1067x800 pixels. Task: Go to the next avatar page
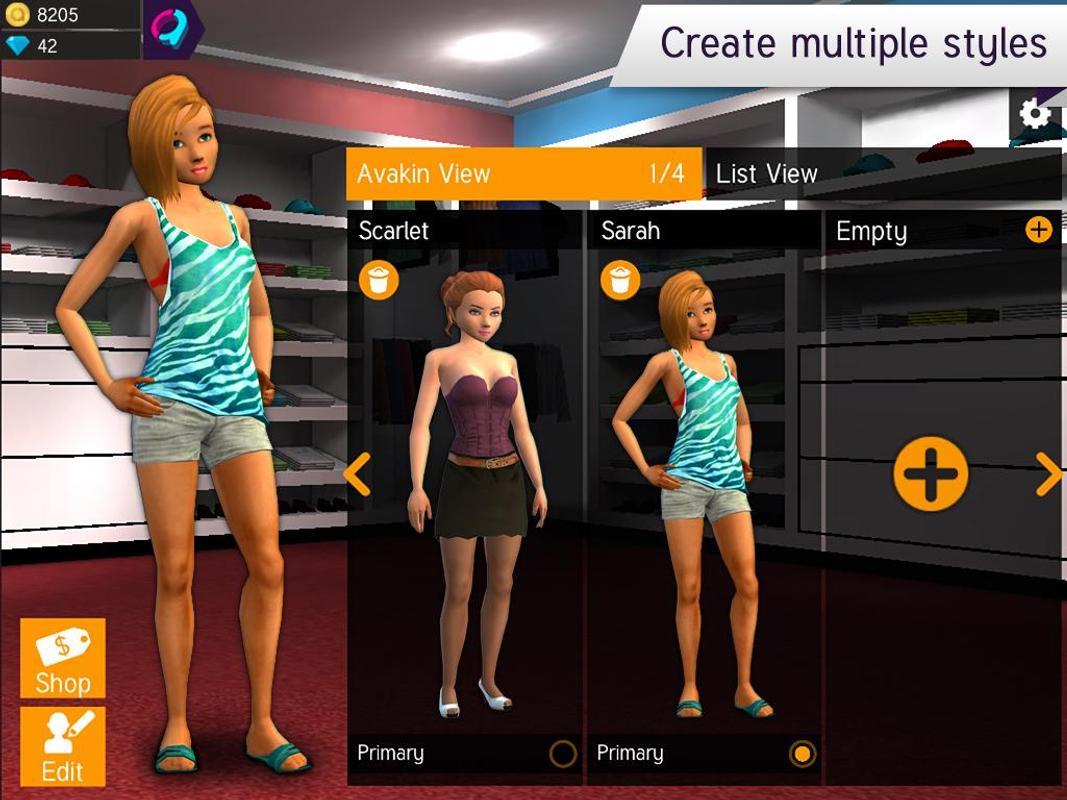(1048, 474)
